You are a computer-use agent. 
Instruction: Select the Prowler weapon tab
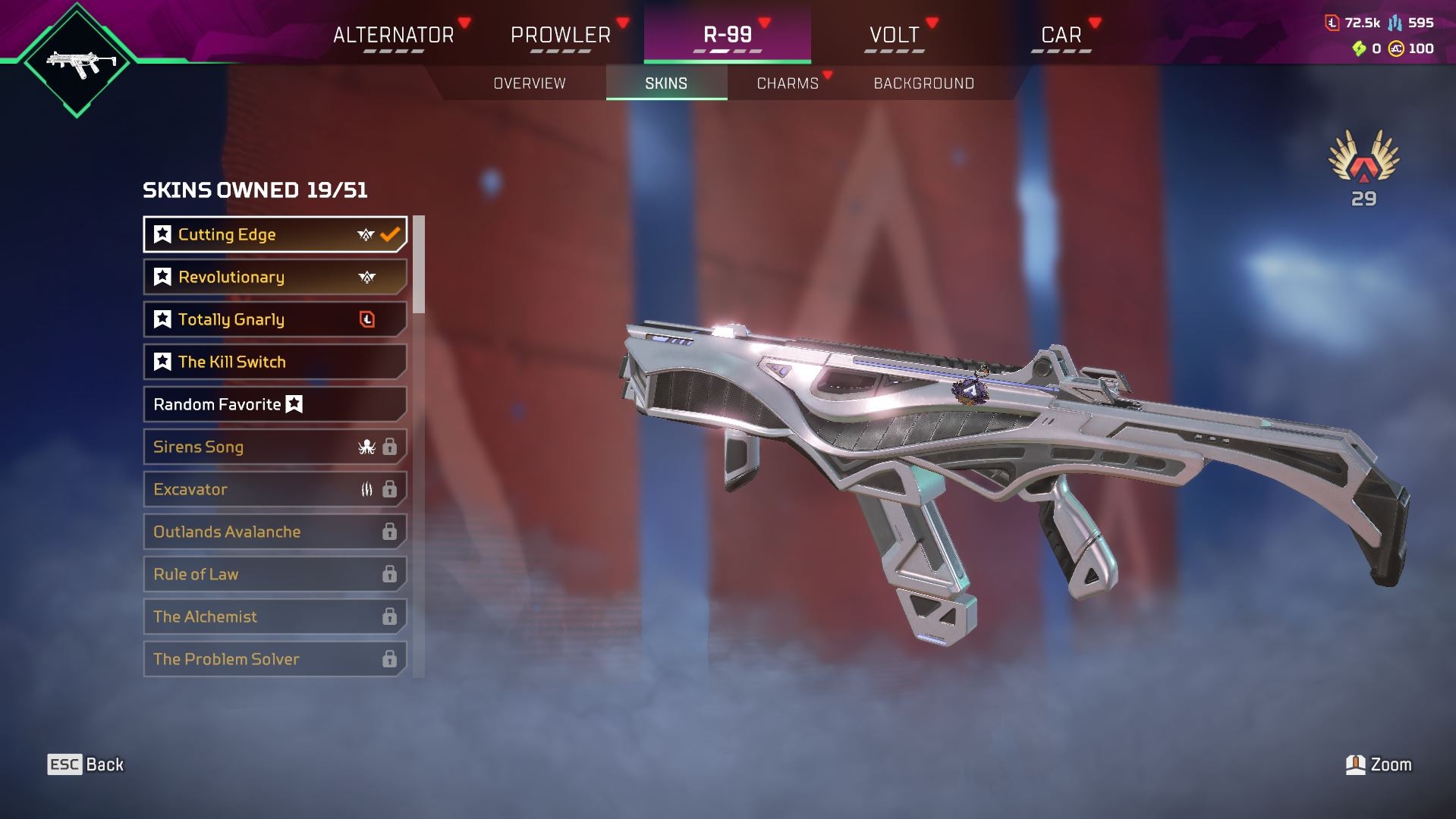[561, 35]
